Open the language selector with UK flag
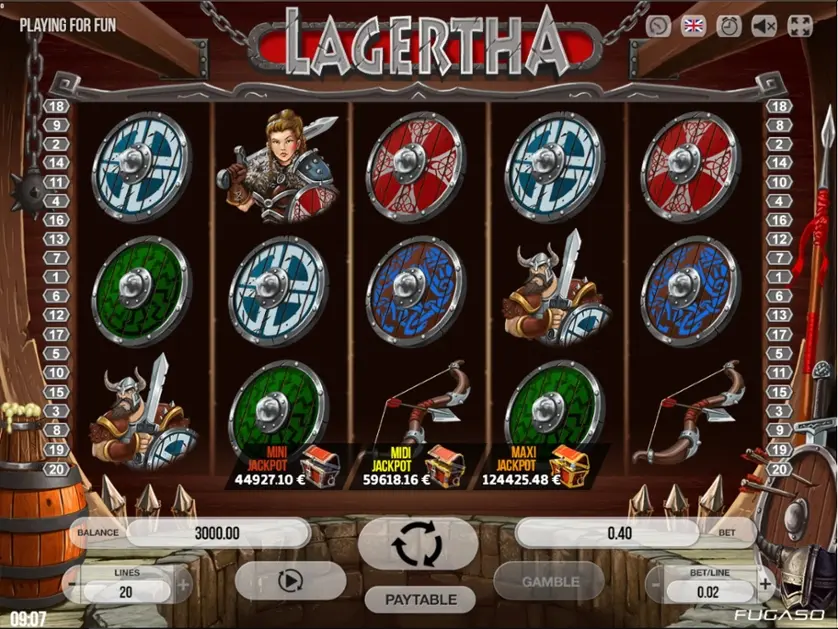The width and height of the screenshot is (838, 629). [693, 27]
